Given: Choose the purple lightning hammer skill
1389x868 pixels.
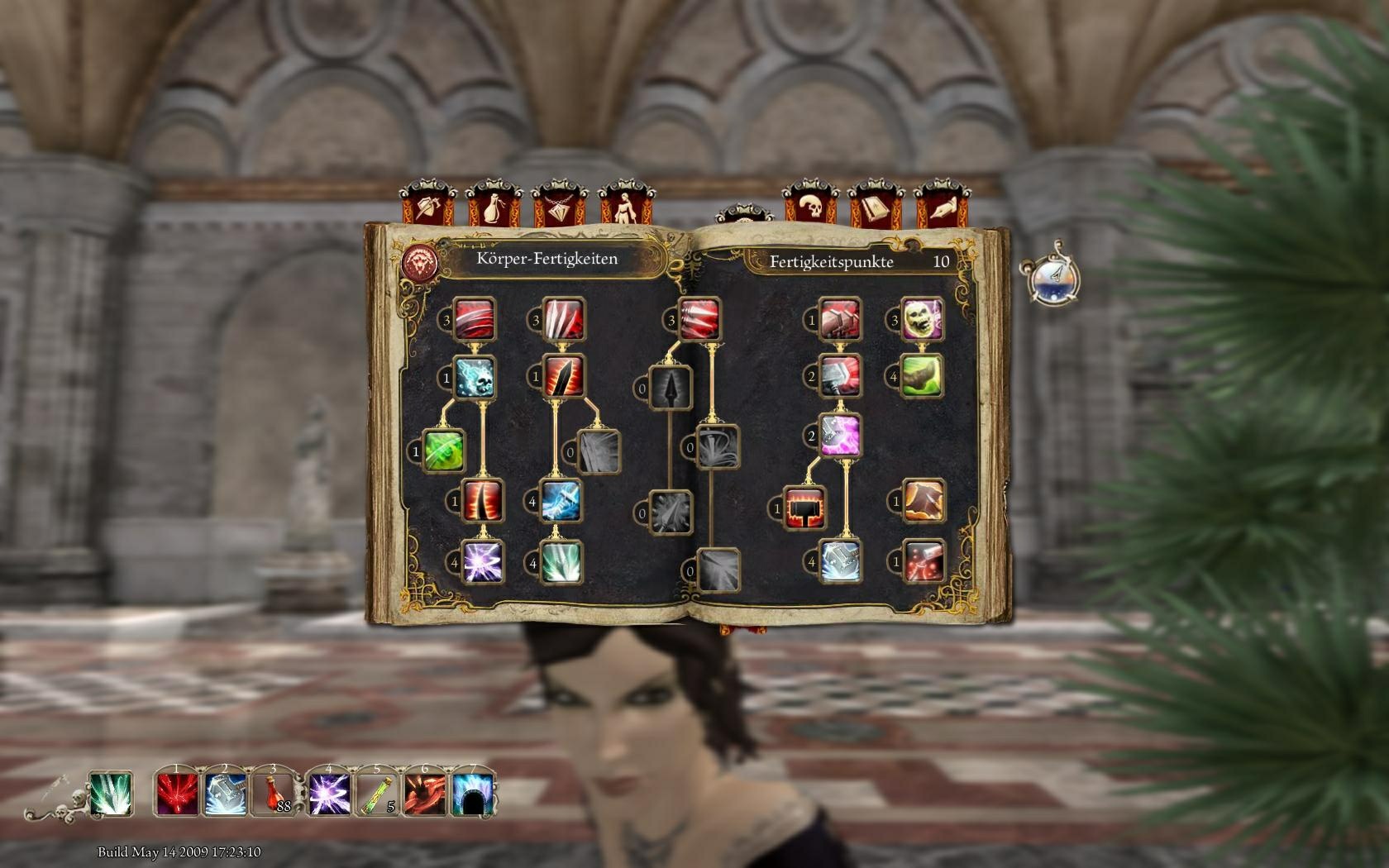Looking at the screenshot, I should [x=840, y=435].
